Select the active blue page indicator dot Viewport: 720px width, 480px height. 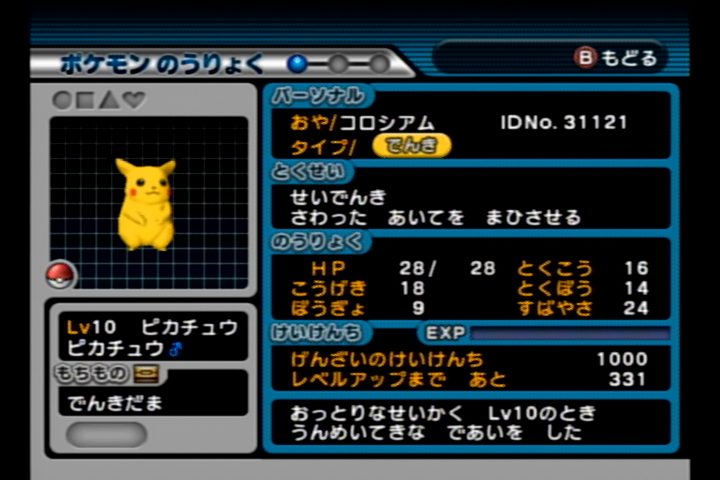click(x=298, y=64)
